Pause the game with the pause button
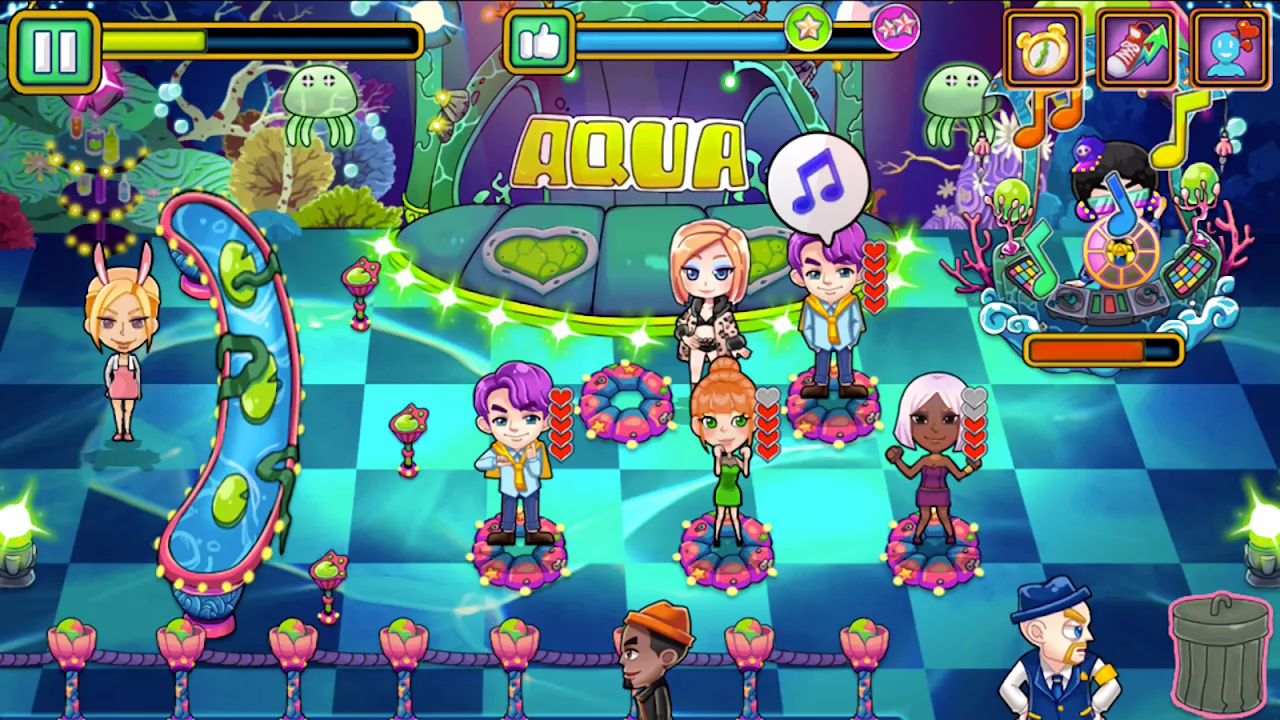 tap(54, 50)
